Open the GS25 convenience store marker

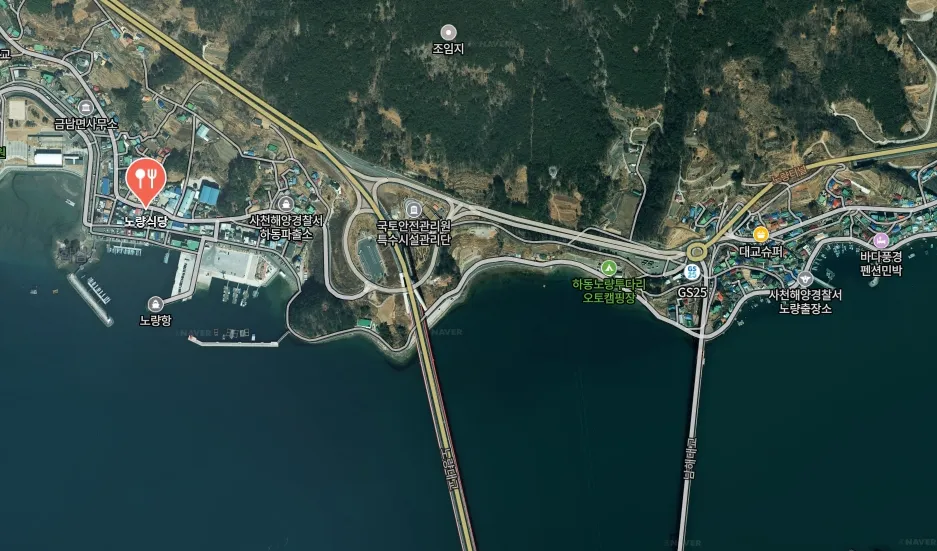point(692,272)
